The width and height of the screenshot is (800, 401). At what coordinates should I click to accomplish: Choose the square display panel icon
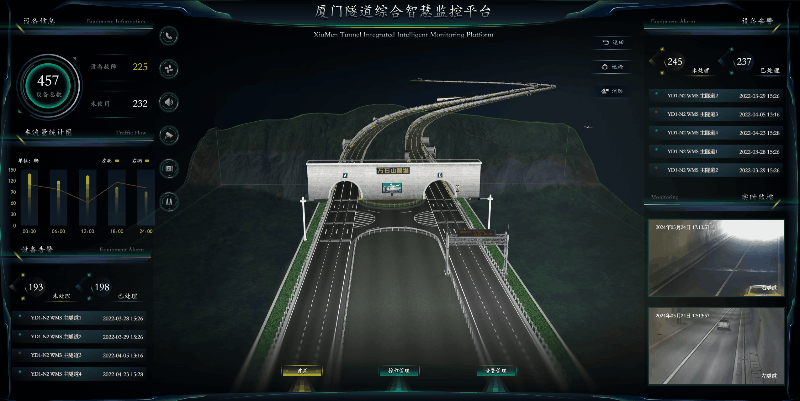tap(169, 168)
